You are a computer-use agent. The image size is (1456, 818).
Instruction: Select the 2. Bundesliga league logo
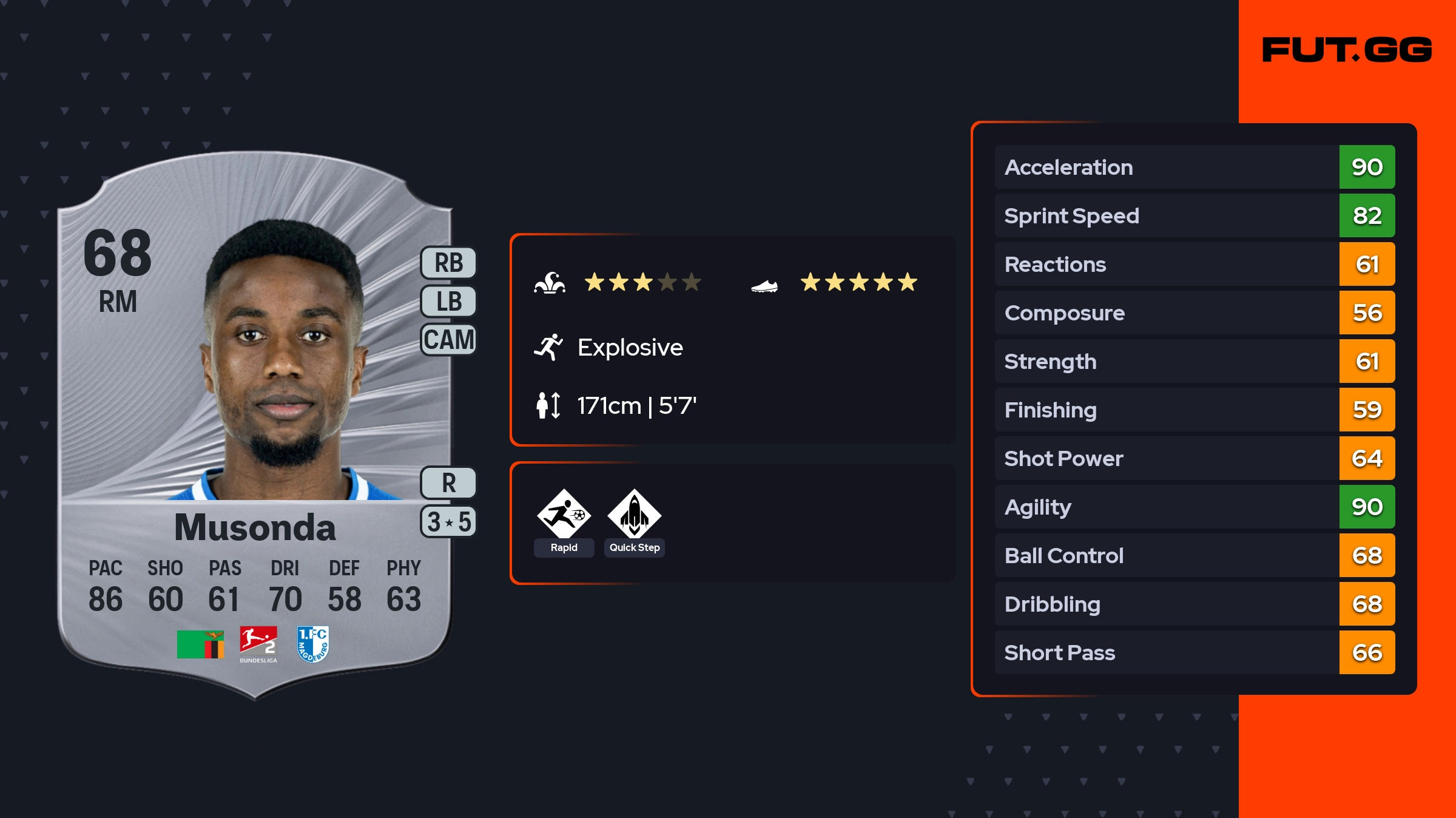pyautogui.click(x=258, y=643)
